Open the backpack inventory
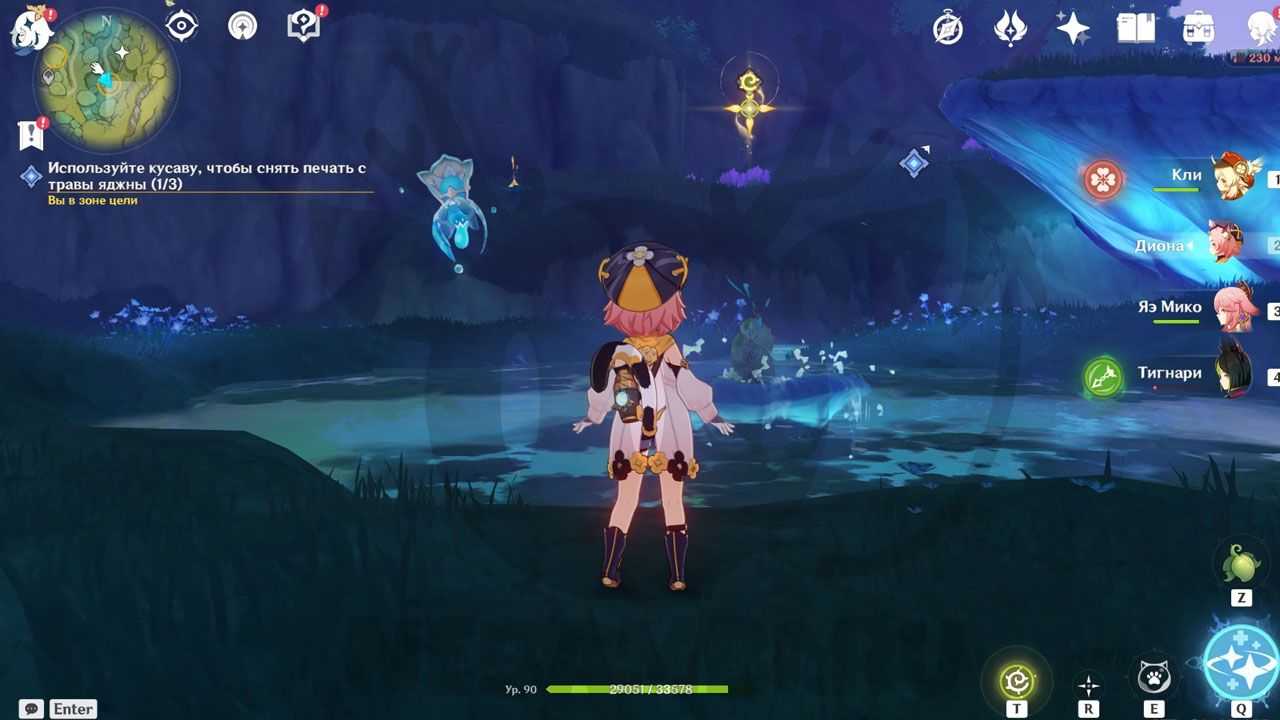 (x=1198, y=28)
